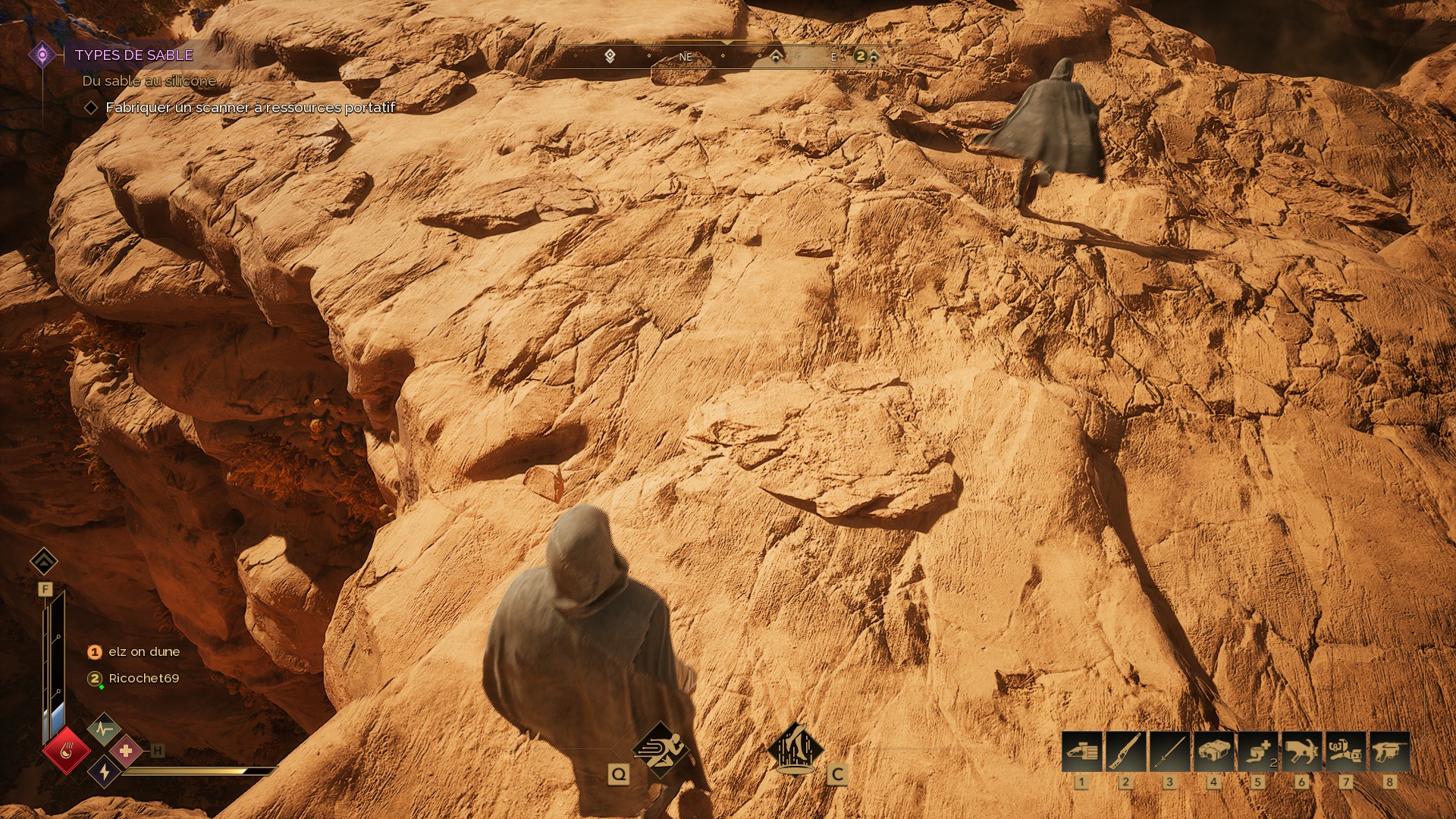Select party member elz on dune
Image resolution: width=1456 pixels, height=819 pixels.
[144, 651]
